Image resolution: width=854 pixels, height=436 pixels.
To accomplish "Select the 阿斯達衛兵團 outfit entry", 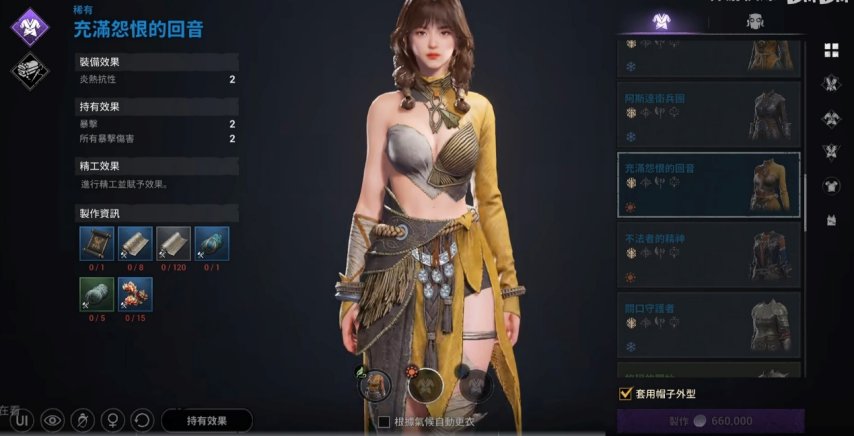I will (x=708, y=115).
